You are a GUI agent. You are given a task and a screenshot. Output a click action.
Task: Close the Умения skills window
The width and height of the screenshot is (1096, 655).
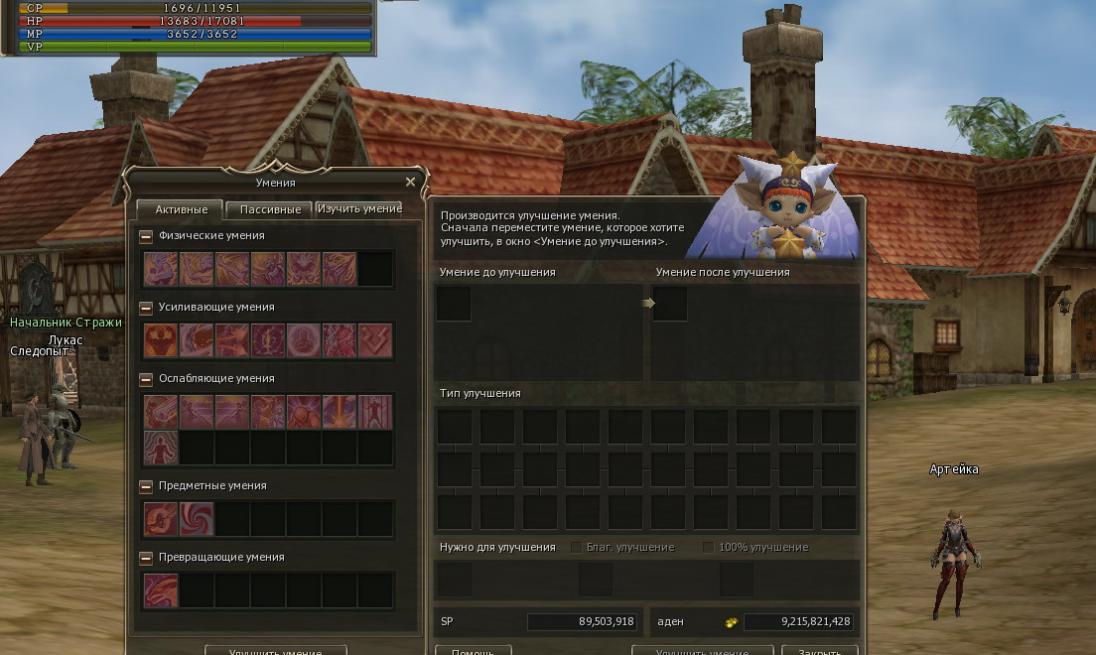410,182
